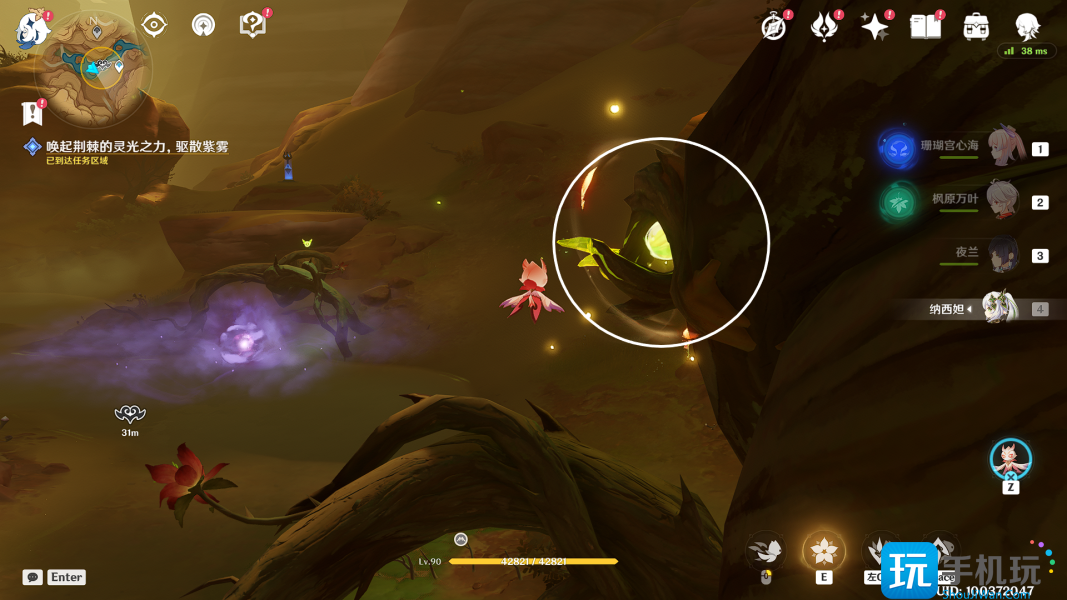Open the compass events icon

pos(773,27)
